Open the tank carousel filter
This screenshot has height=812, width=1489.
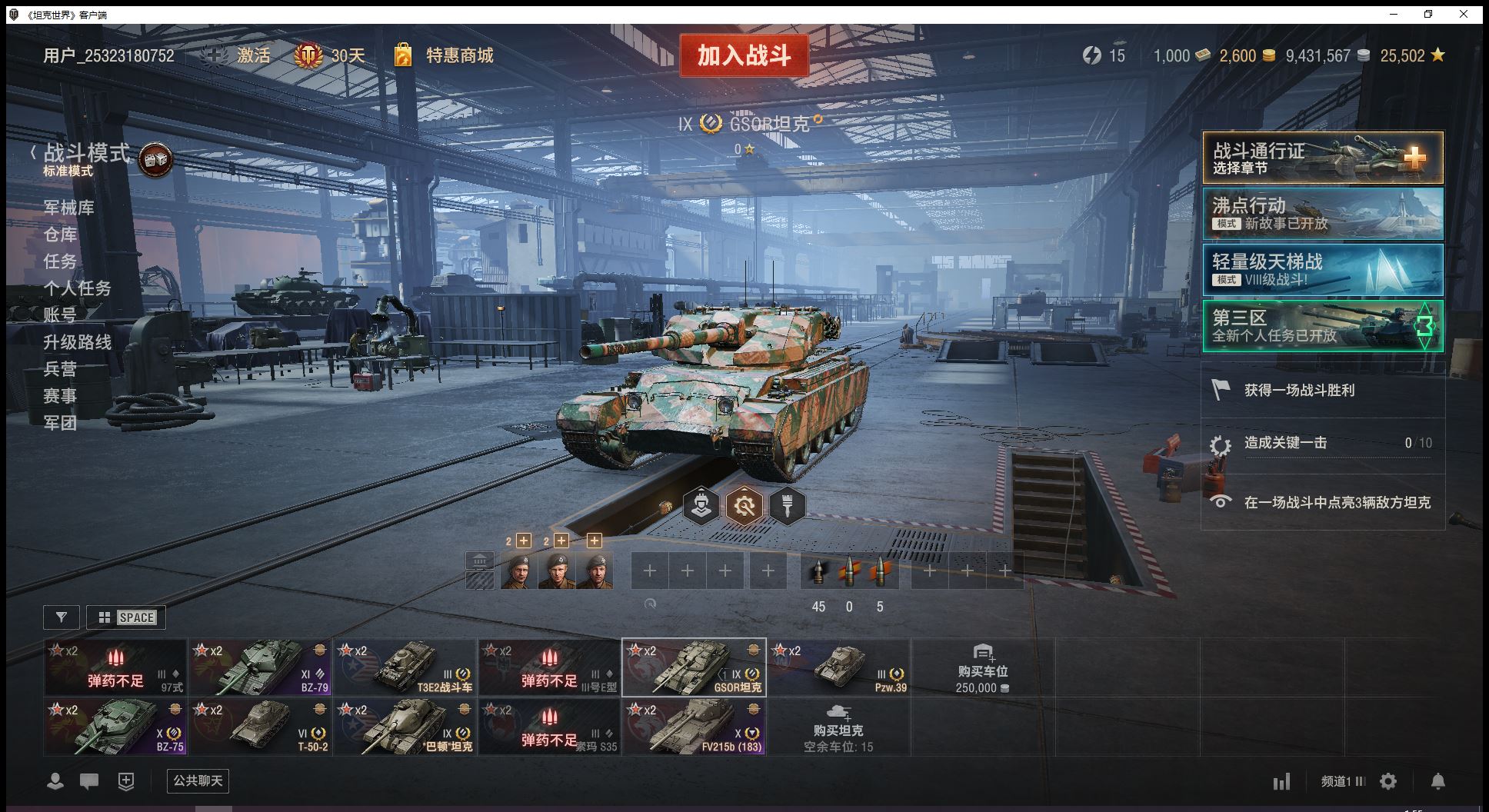tap(62, 617)
